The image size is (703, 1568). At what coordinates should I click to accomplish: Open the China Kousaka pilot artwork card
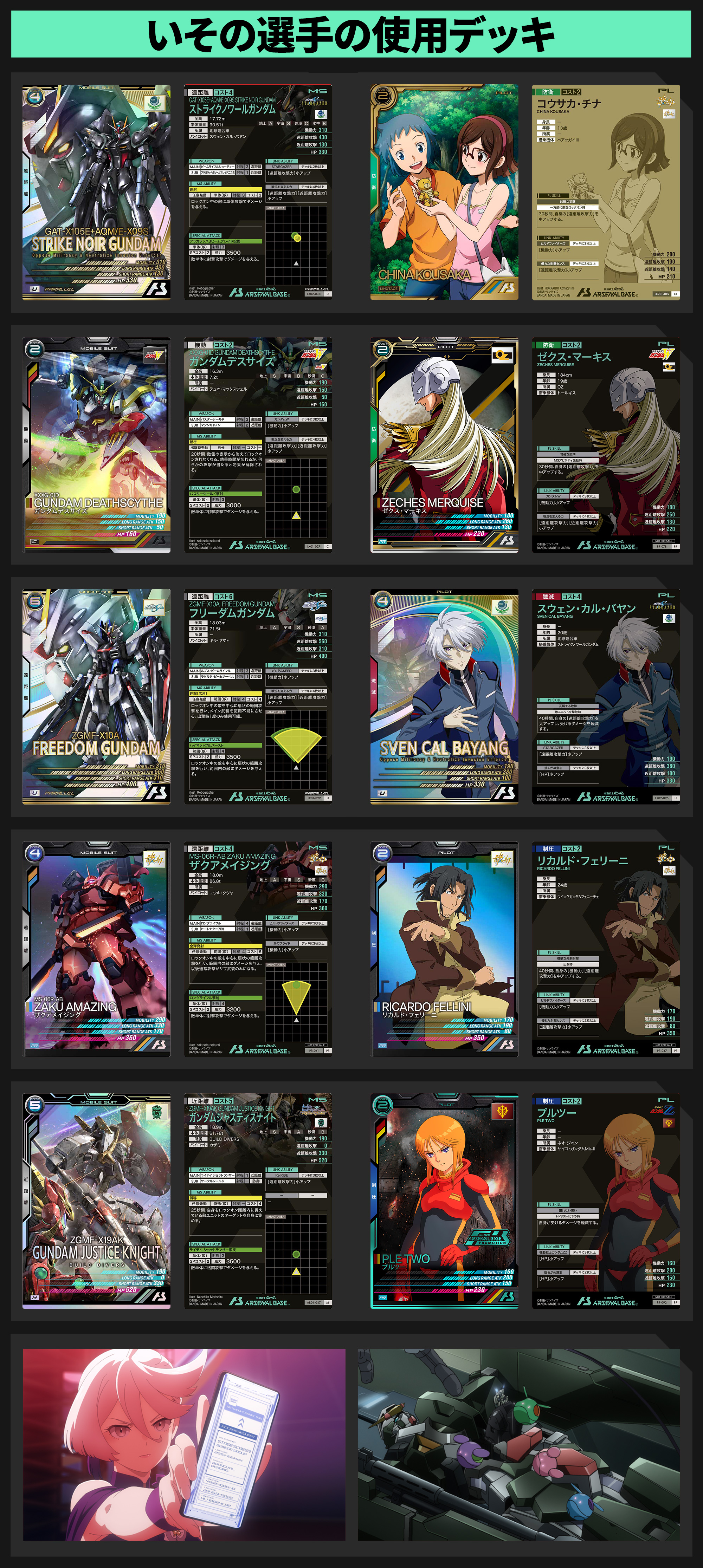point(444,192)
